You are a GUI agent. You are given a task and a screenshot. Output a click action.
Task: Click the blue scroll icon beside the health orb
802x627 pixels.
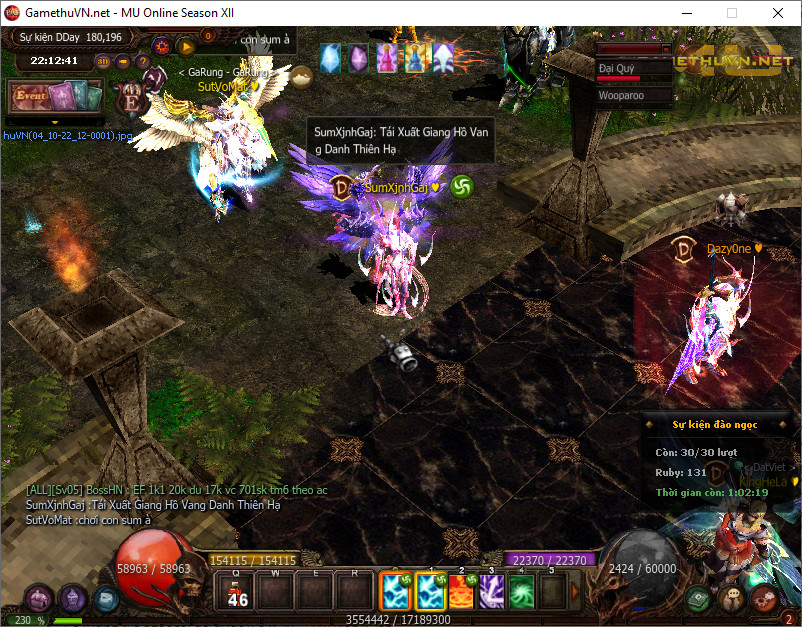(105, 598)
